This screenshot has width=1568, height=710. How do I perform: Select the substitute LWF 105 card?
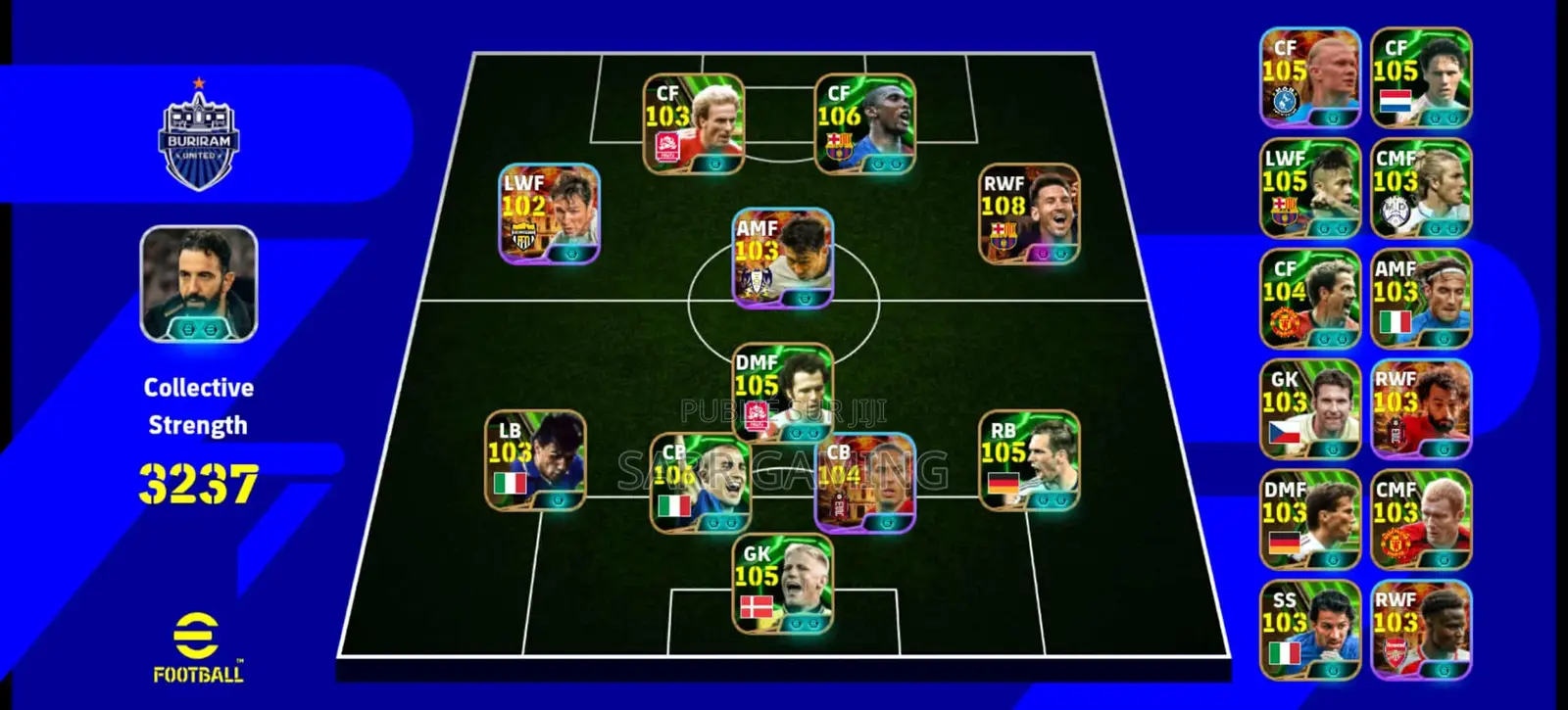[1310, 188]
